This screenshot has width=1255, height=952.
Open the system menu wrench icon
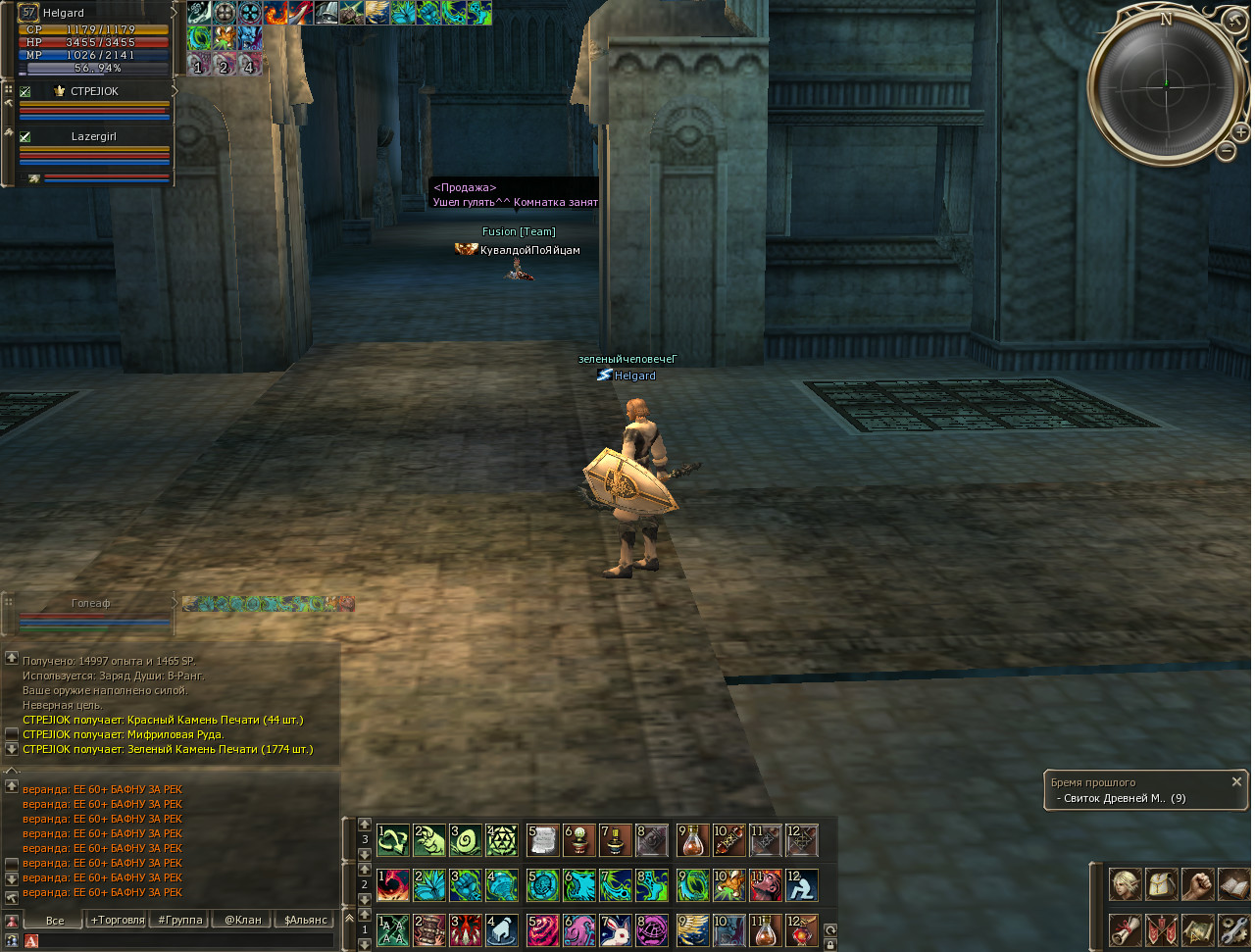click(x=1233, y=928)
